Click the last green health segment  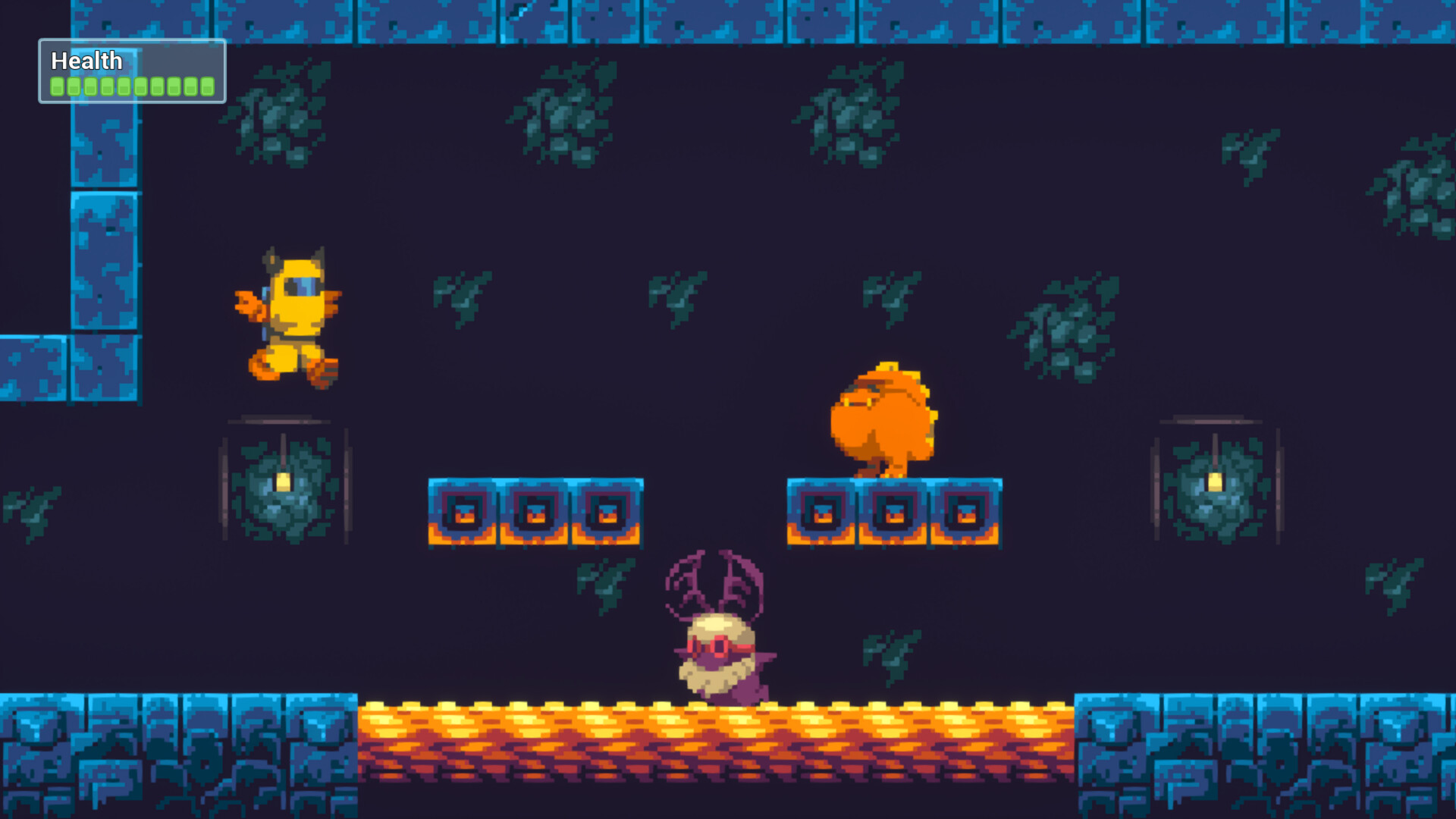[206, 86]
